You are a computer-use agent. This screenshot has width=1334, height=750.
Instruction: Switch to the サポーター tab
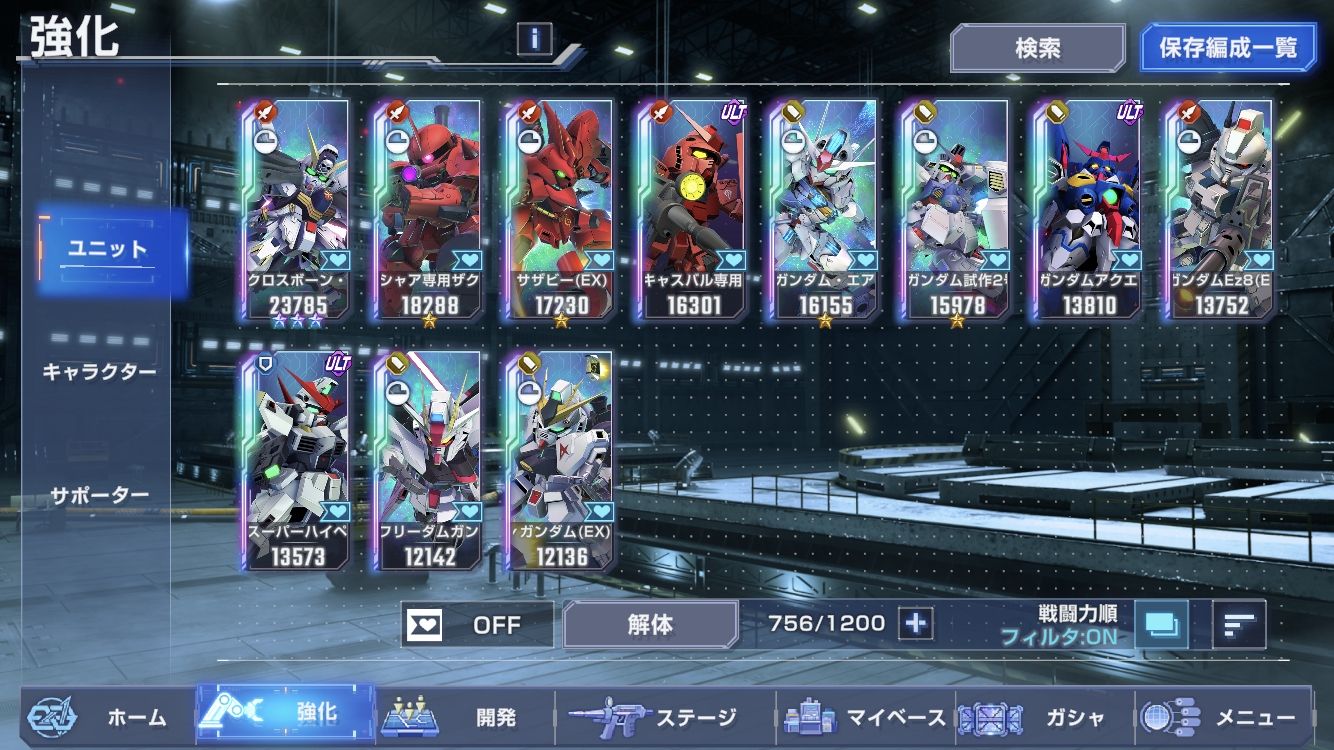tap(99, 495)
